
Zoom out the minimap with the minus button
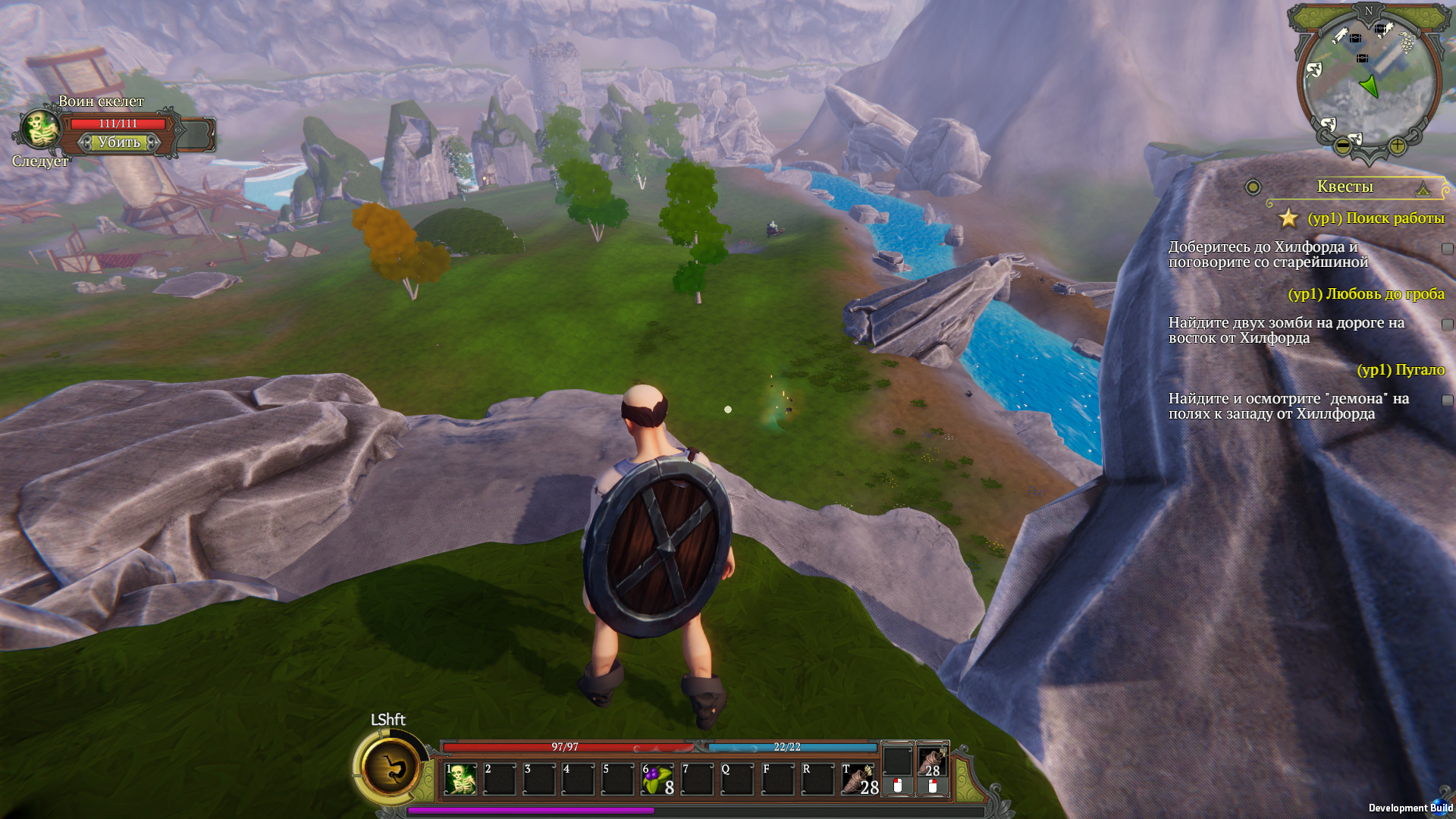click(x=1342, y=145)
